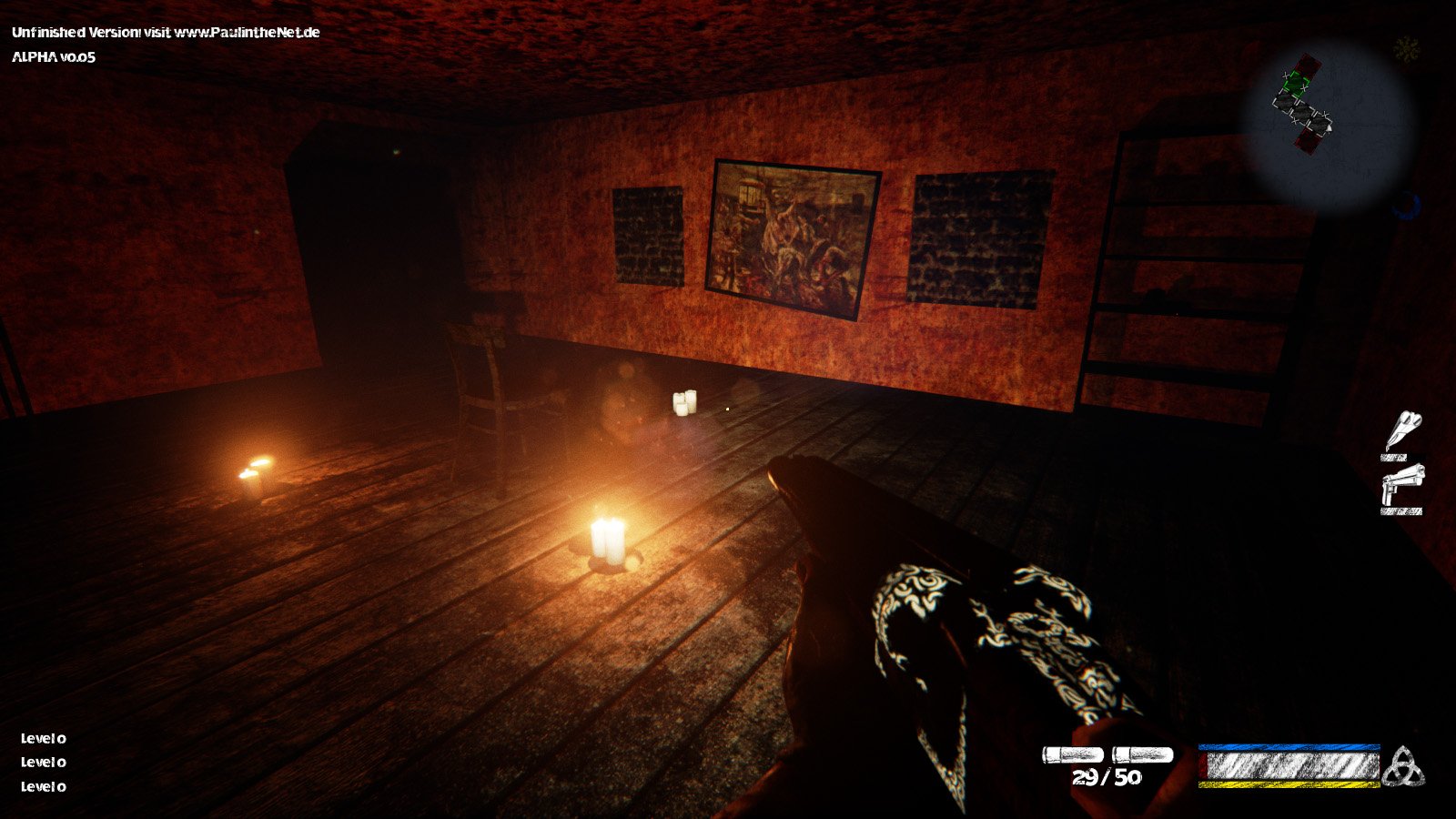Toggle the first Level 0 indicator
Screen dimensions: 1456x819
tap(42, 739)
